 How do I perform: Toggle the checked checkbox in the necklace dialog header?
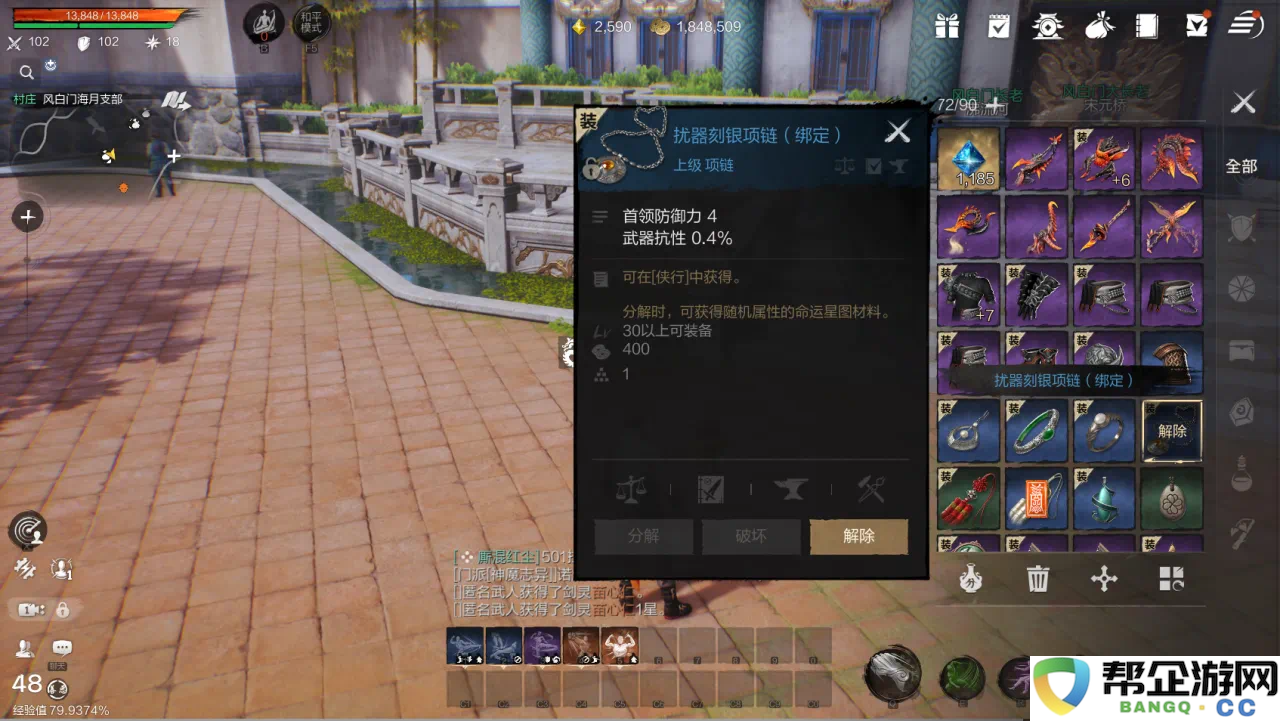coord(872,166)
